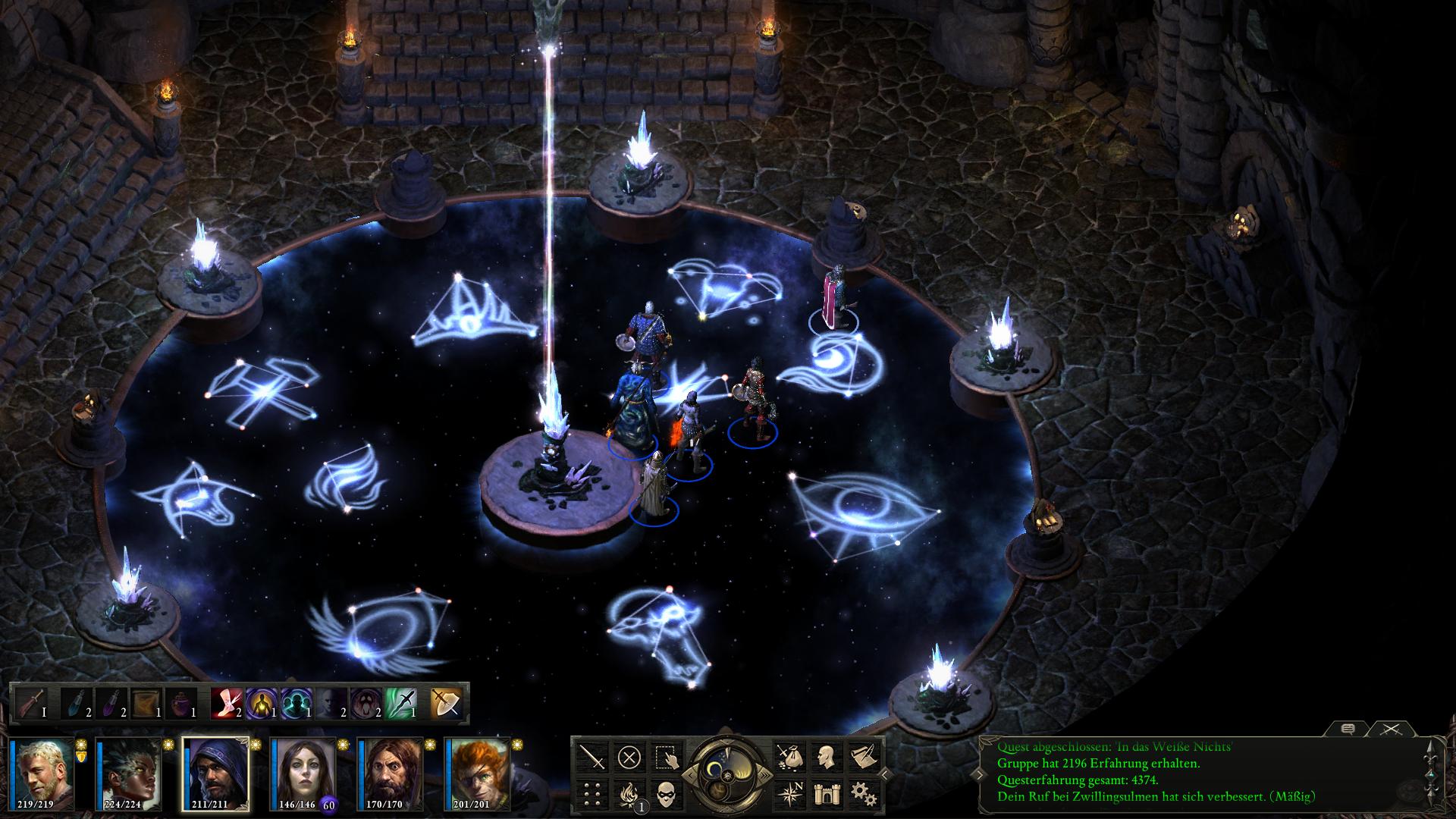Use the blue potion quick item
Image resolution: width=1456 pixels, height=819 pixels.
76,703
